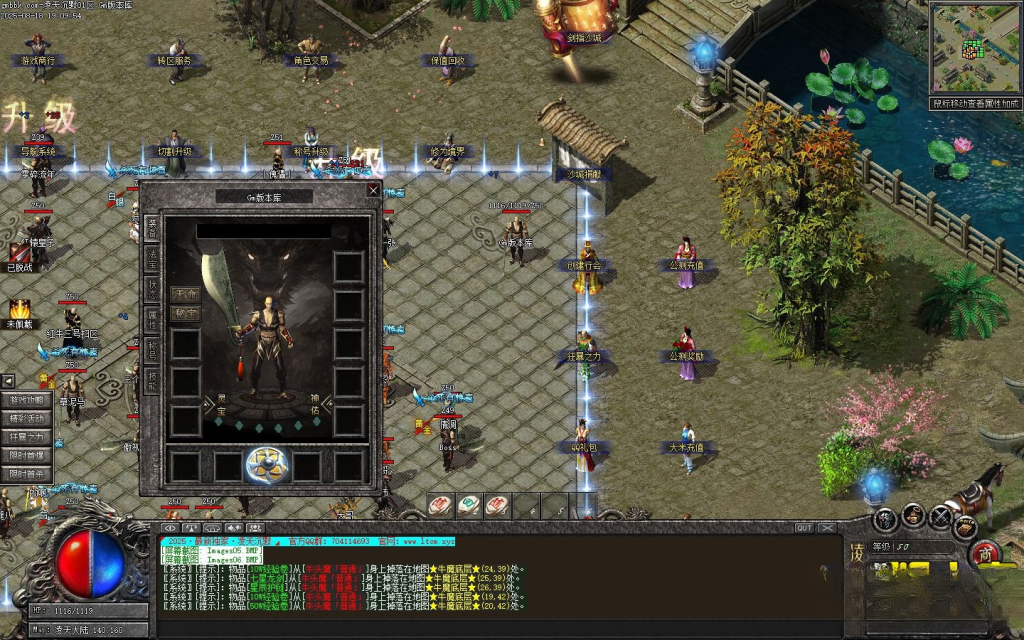1024x640 pixels.
Task: Open the 属性 tab
Action: (x=152, y=320)
